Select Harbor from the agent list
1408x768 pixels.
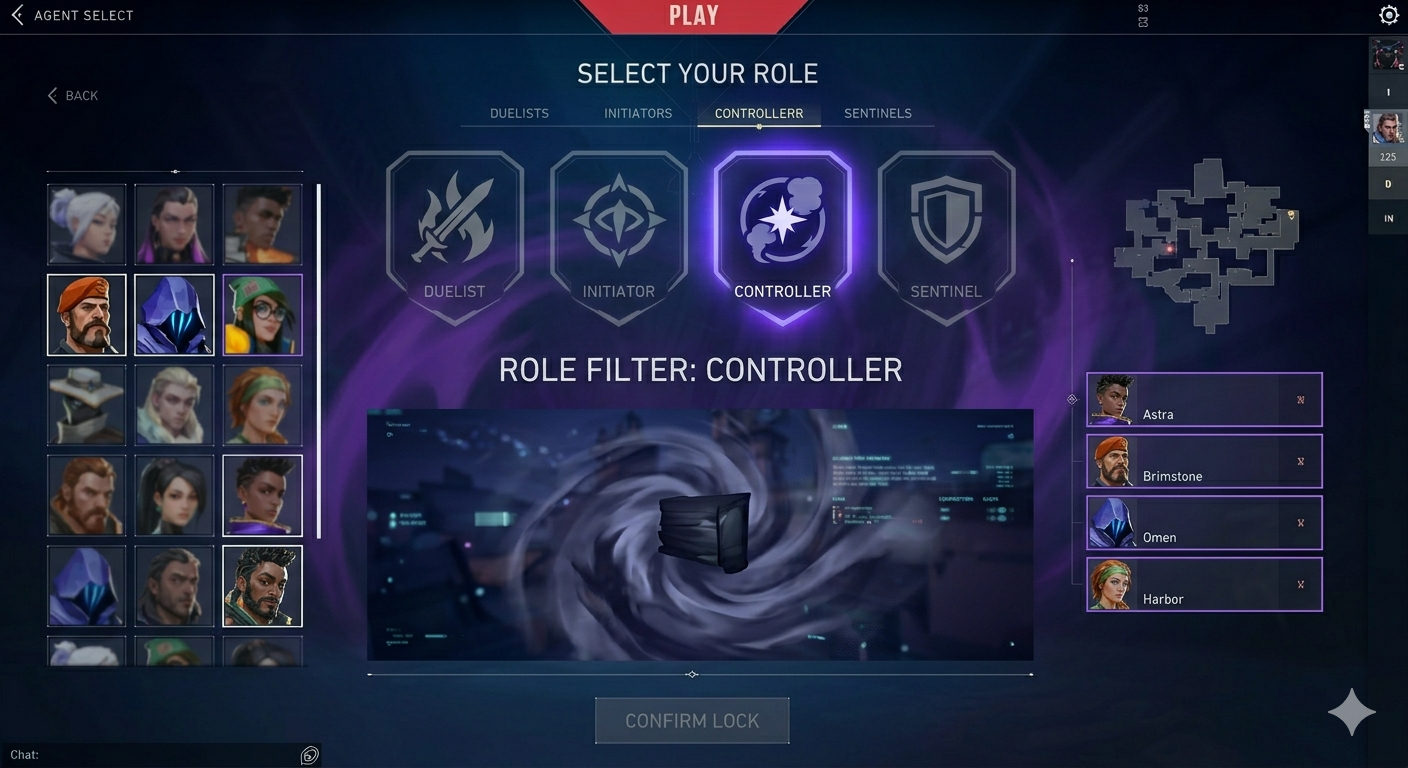coord(1204,585)
